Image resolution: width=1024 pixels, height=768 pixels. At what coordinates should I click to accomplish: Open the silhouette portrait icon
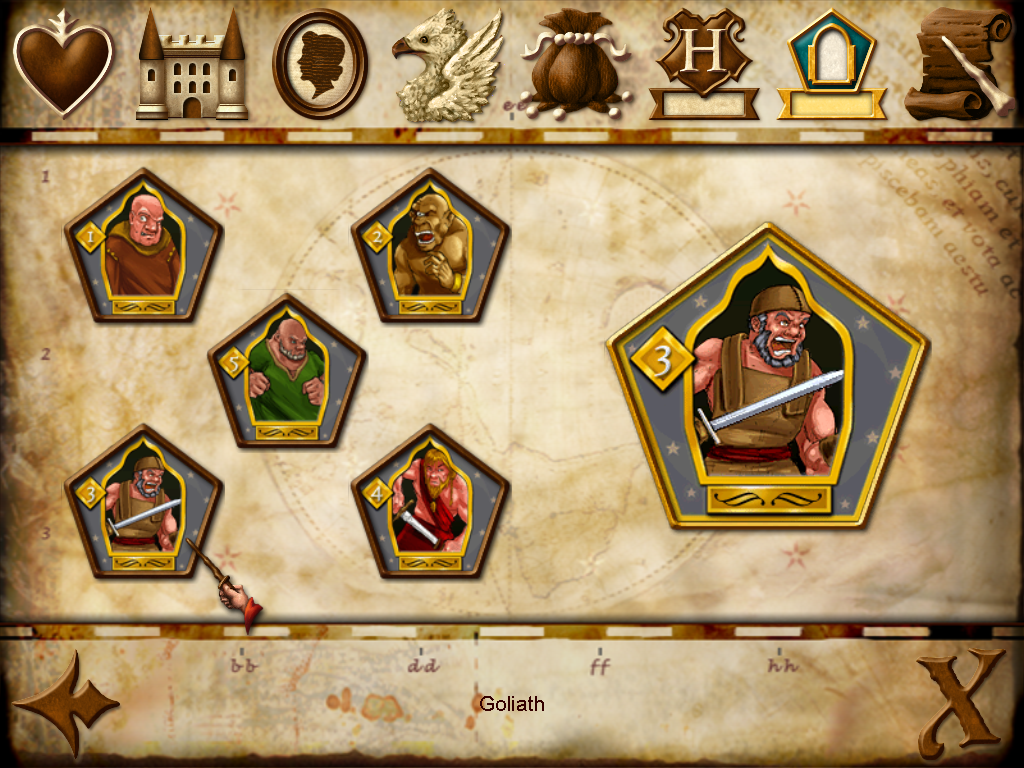click(x=320, y=64)
